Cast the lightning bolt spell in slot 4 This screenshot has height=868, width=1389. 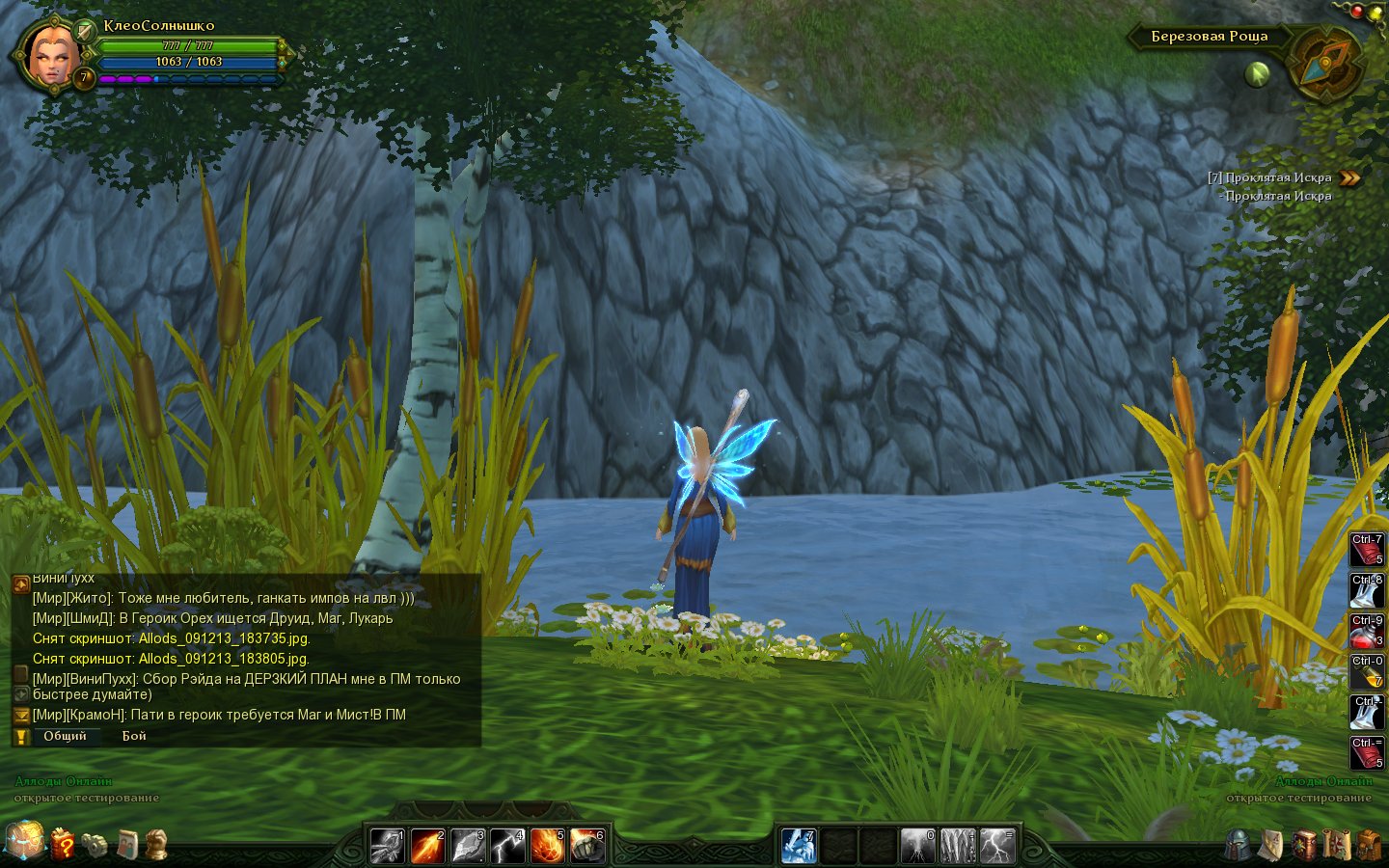(507, 846)
